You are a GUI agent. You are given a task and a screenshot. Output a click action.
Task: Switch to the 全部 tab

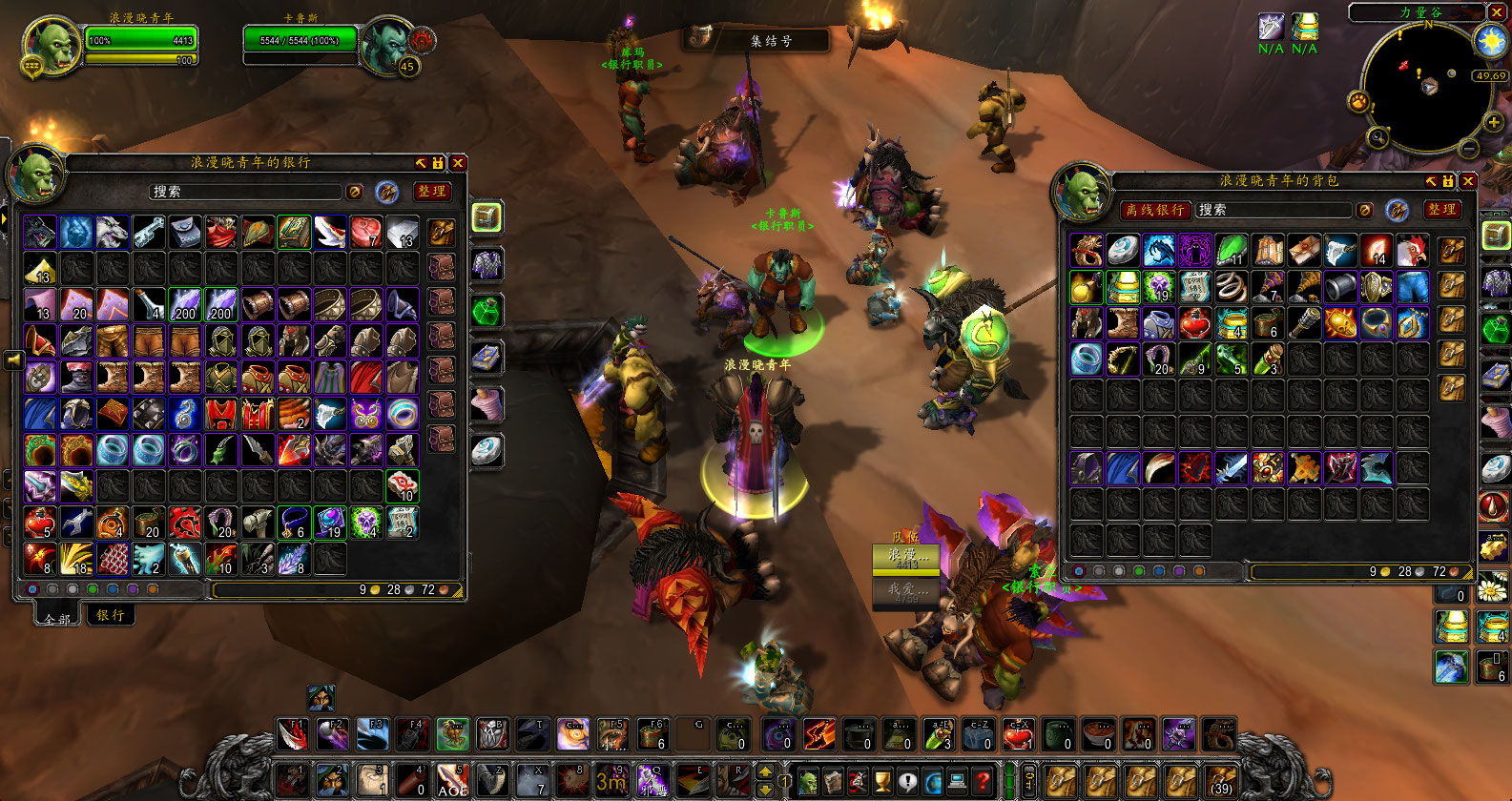click(x=57, y=618)
